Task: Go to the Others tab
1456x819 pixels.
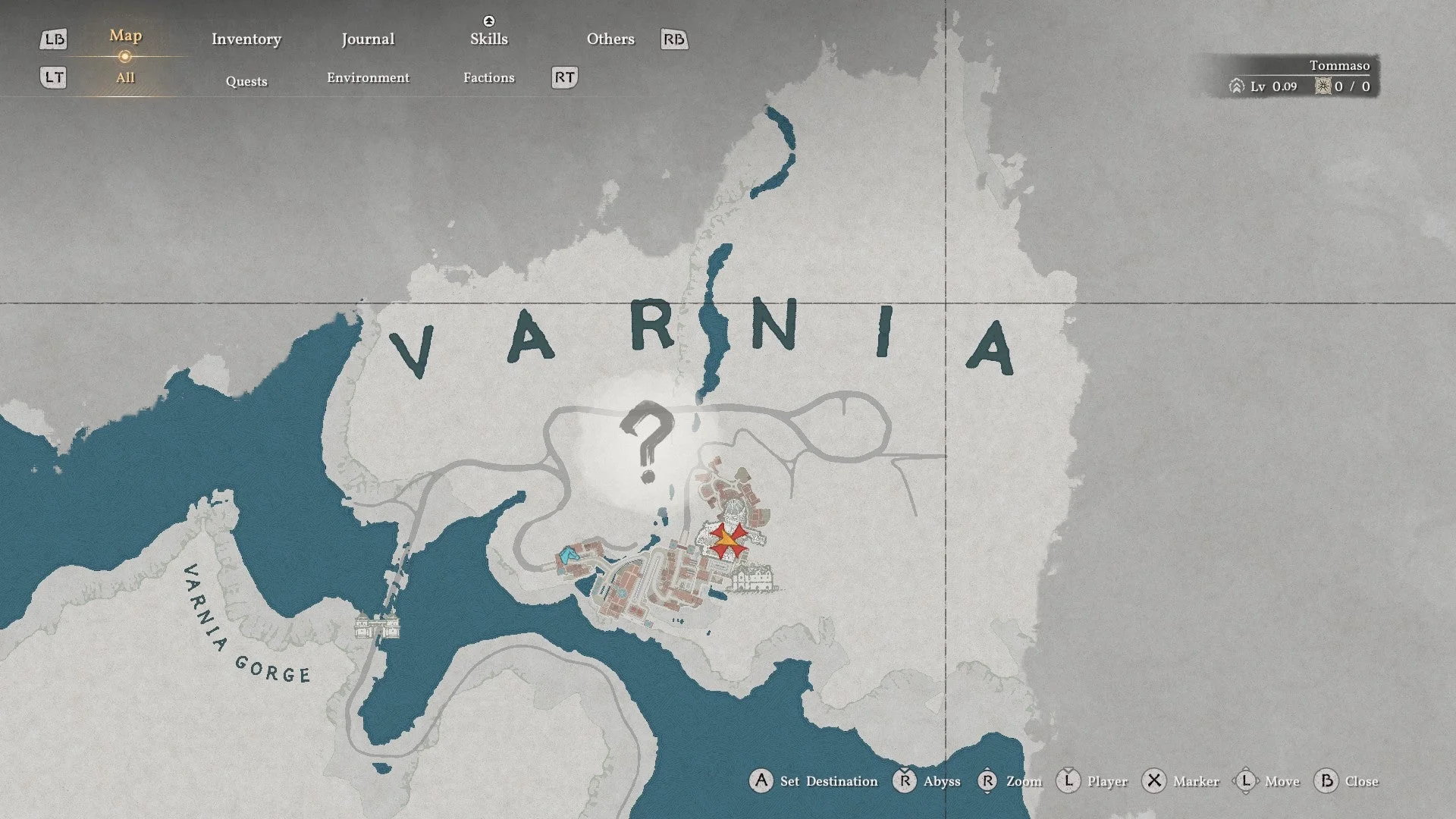Action: pos(610,39)
